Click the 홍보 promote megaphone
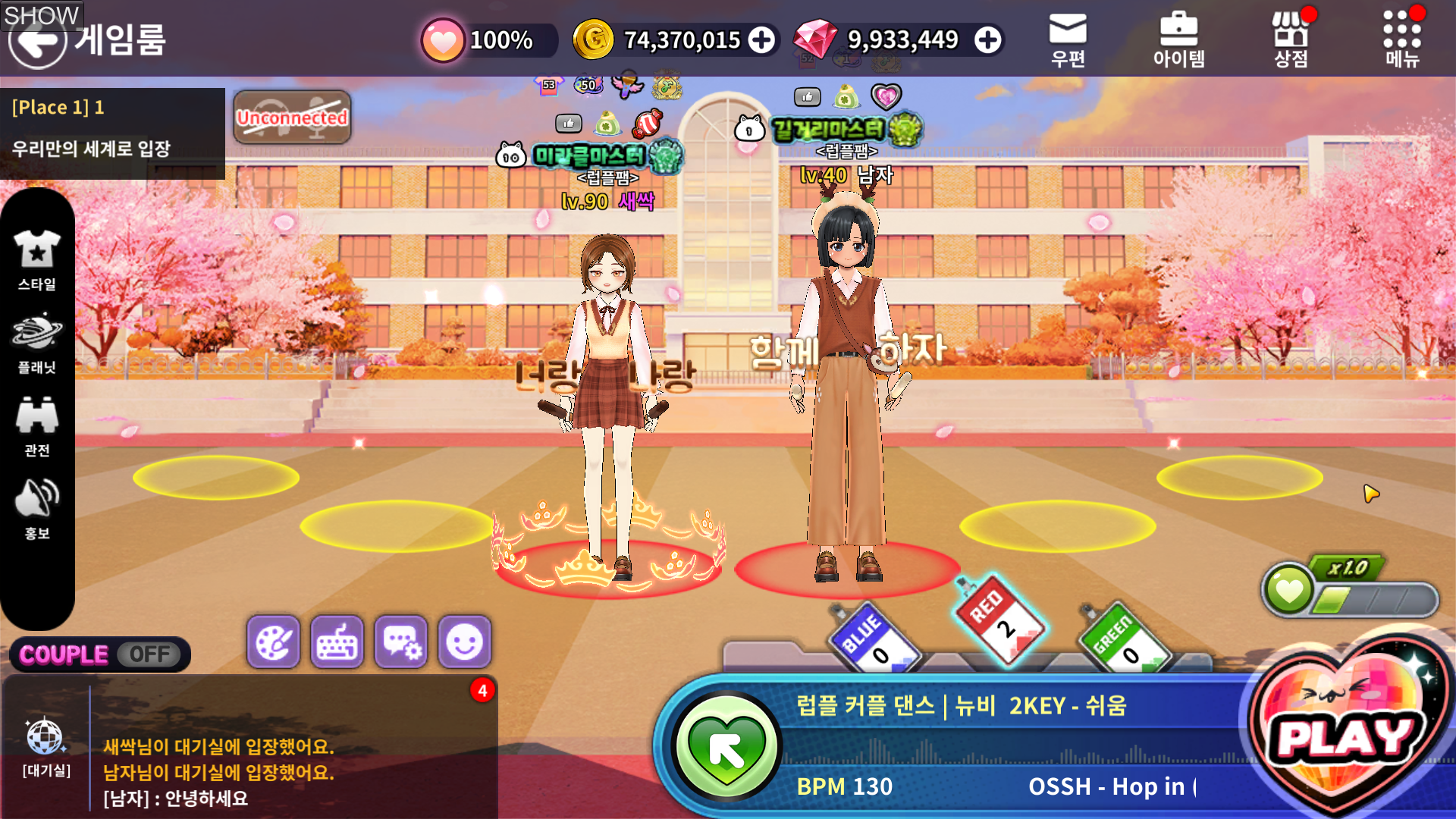 coord(37,509)
